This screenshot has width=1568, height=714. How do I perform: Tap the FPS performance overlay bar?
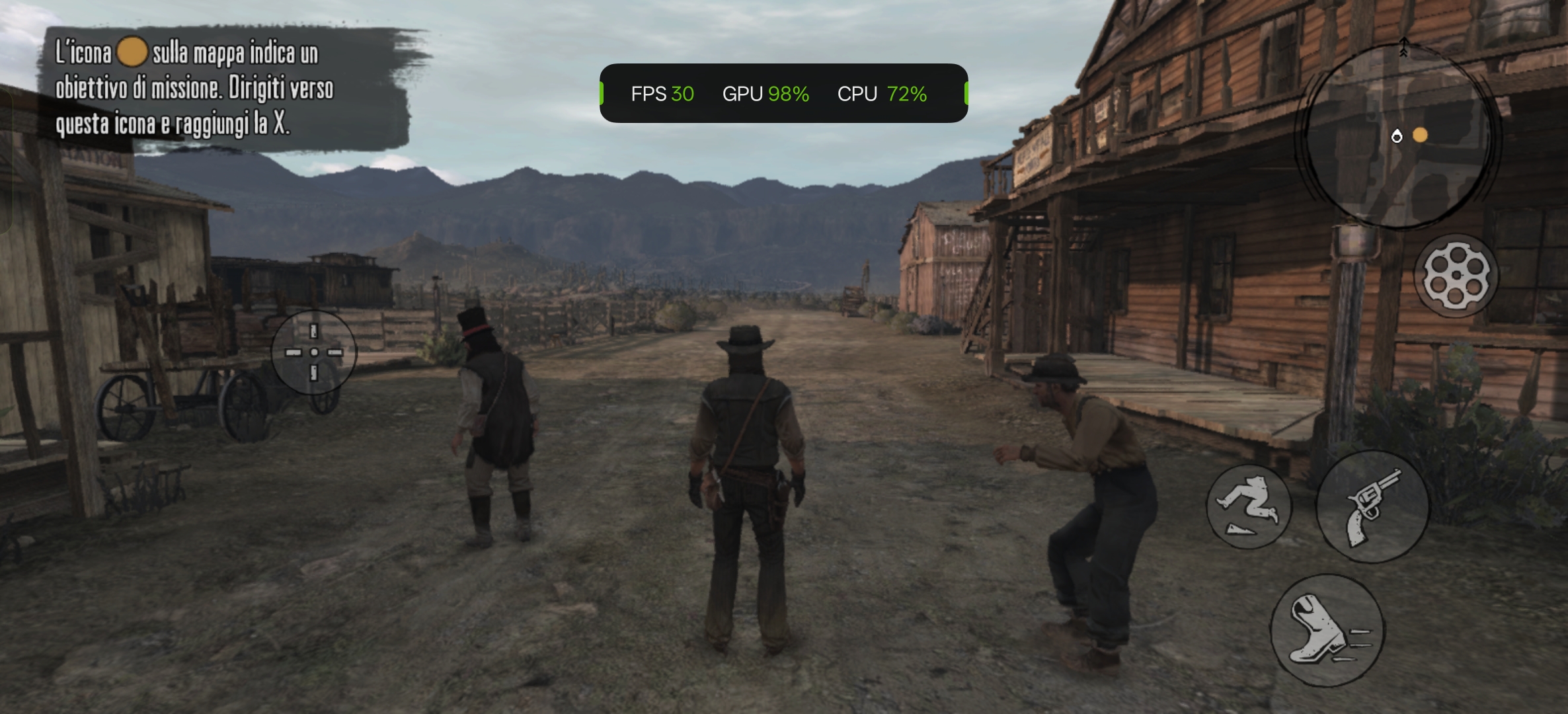[783, 93]
